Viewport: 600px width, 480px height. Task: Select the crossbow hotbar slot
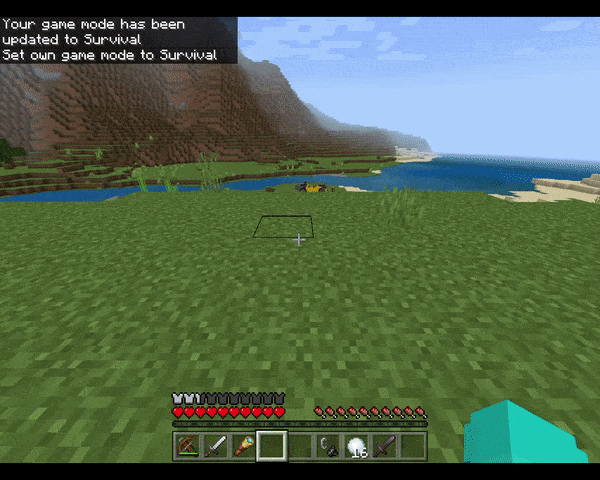(x=187, y=446)
